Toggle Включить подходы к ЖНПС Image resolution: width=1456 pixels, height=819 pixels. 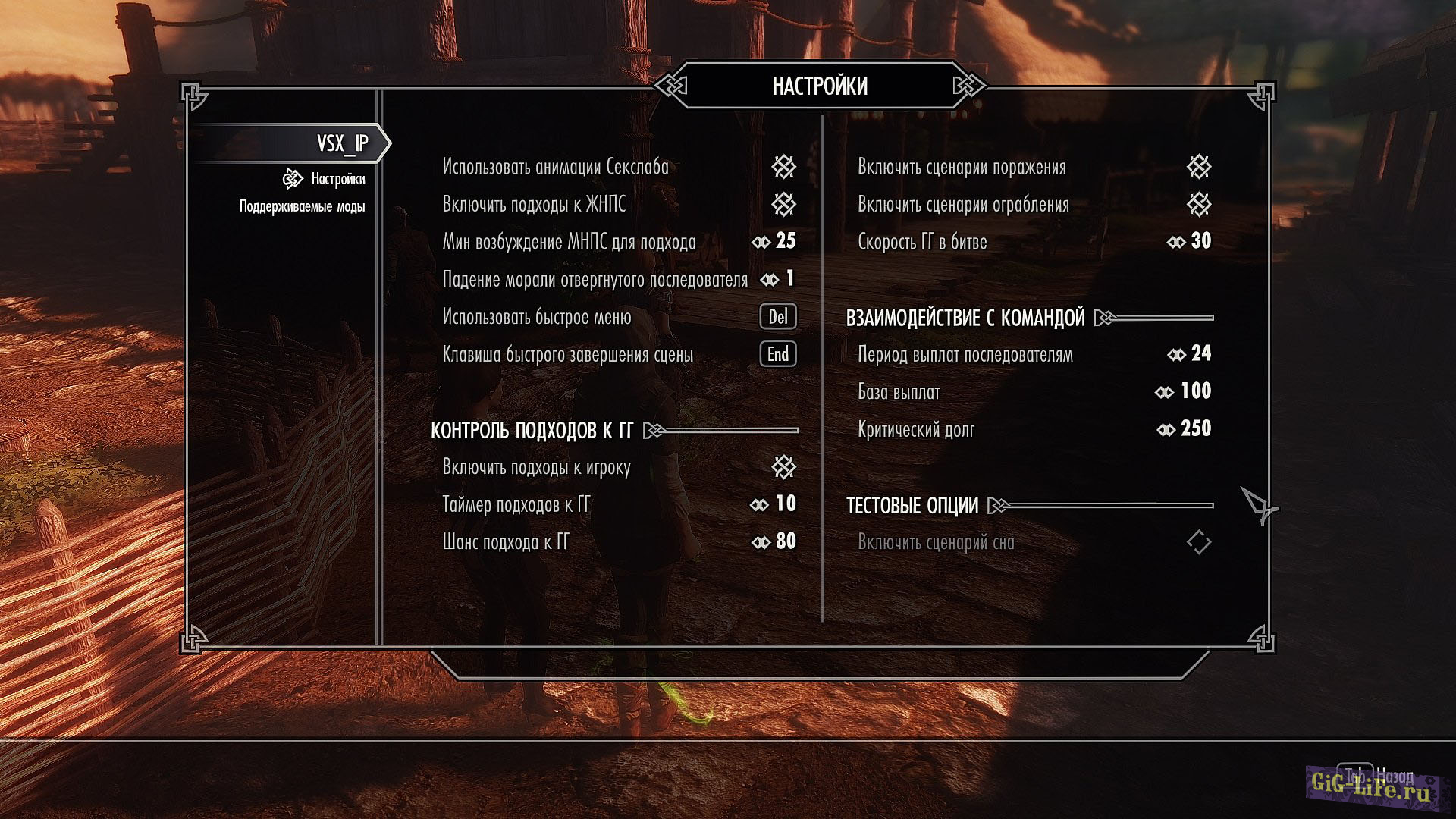(x=783, y=204)
